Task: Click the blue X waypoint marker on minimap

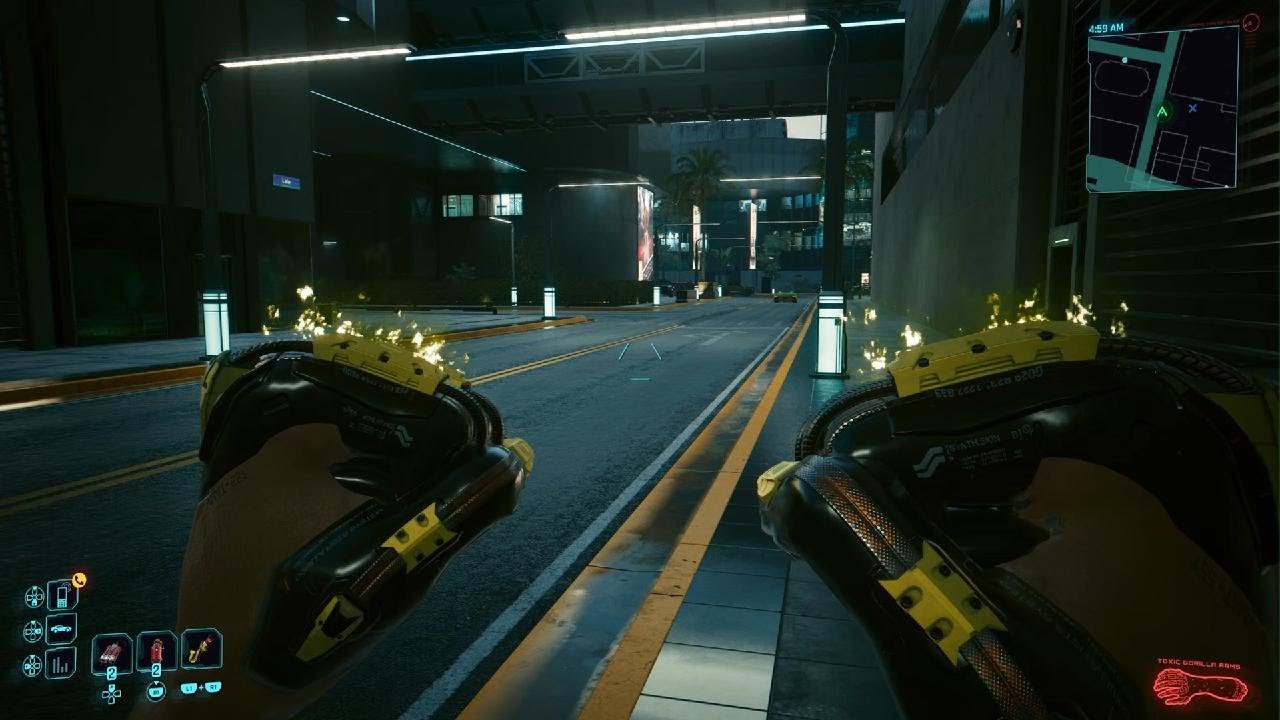Action: pos(1193,108)
